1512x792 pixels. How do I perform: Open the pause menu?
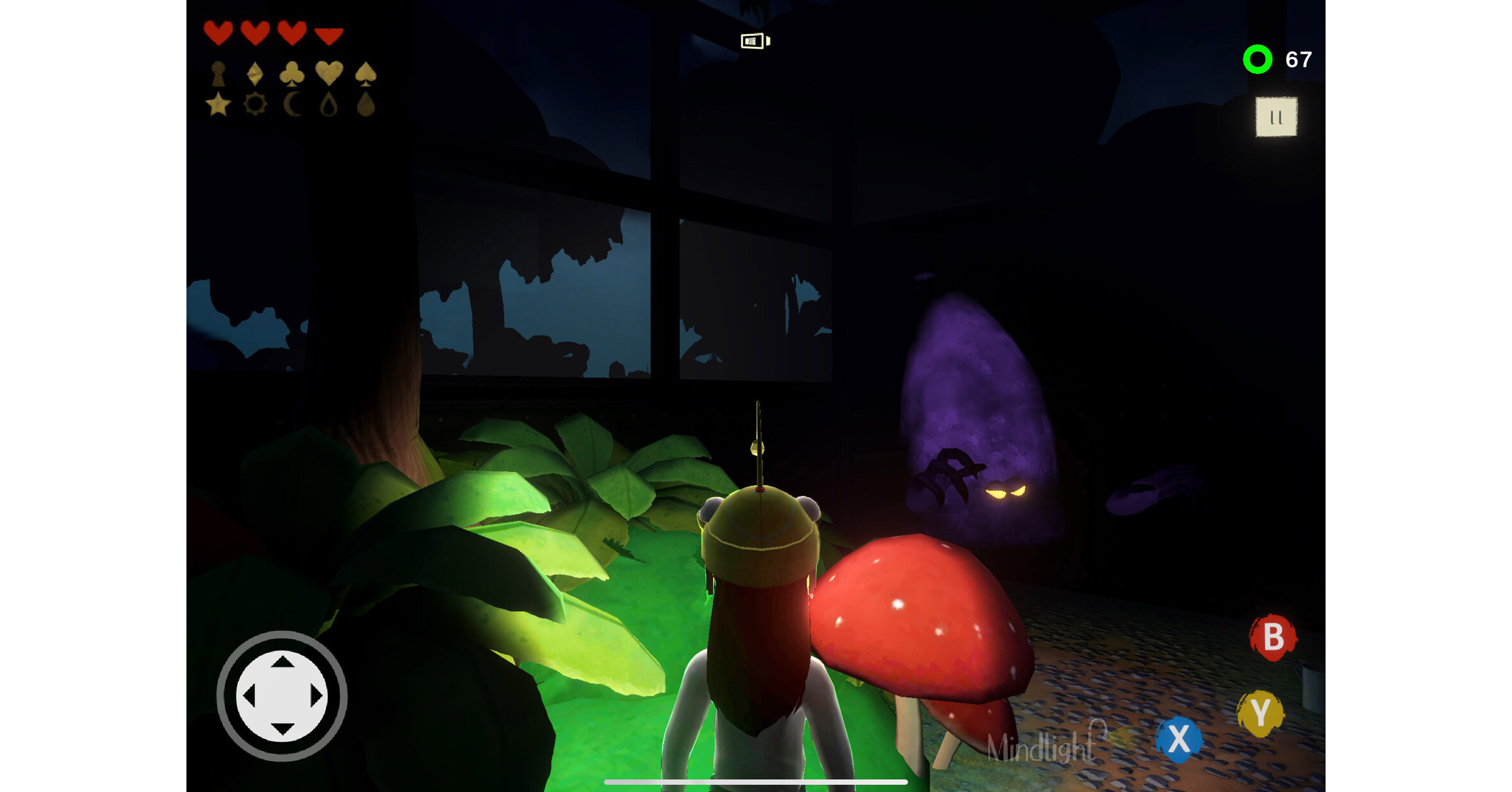tap(1275, 117)
